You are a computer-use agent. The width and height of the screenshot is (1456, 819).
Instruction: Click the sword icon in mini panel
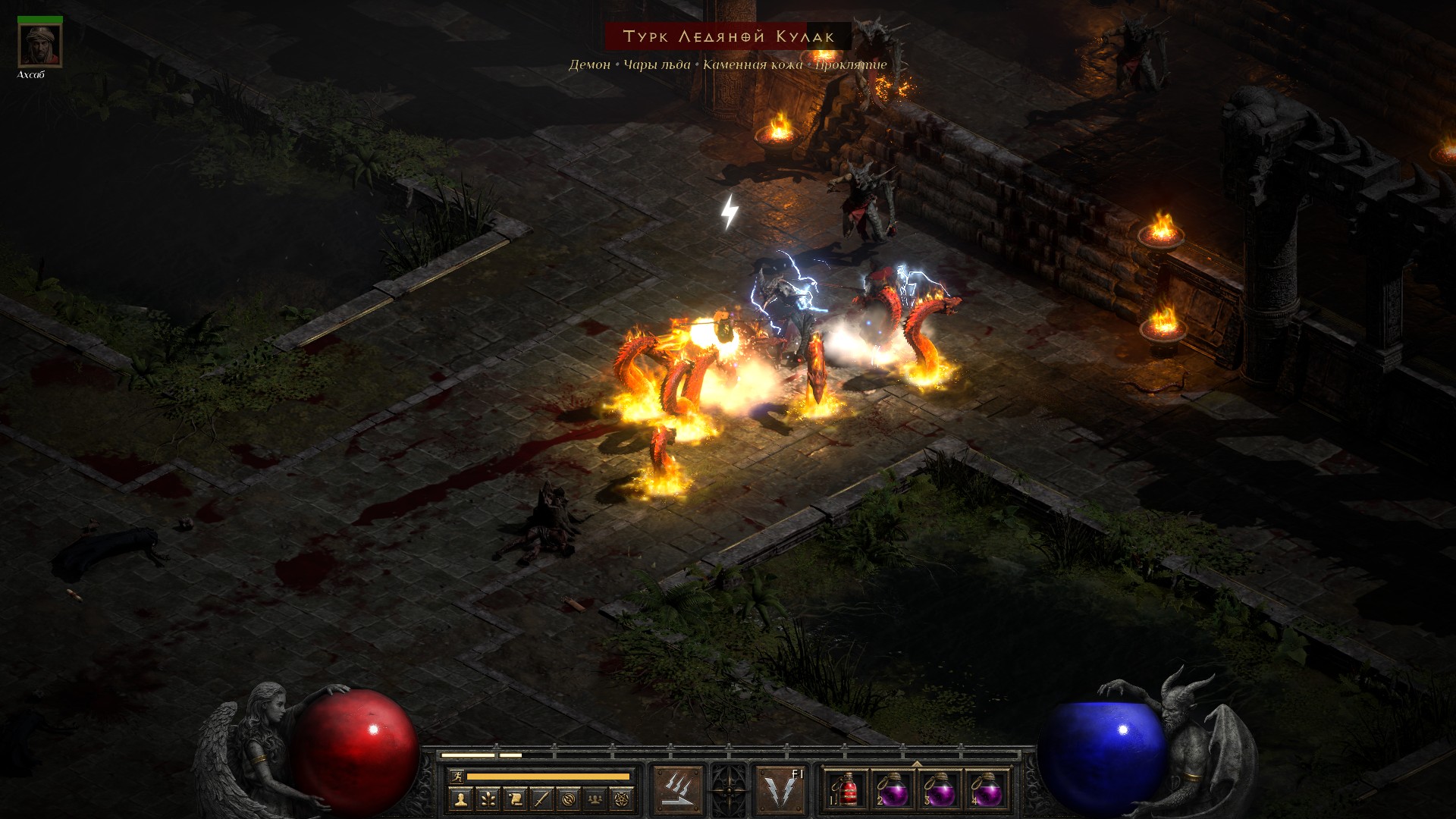(541, 799)
